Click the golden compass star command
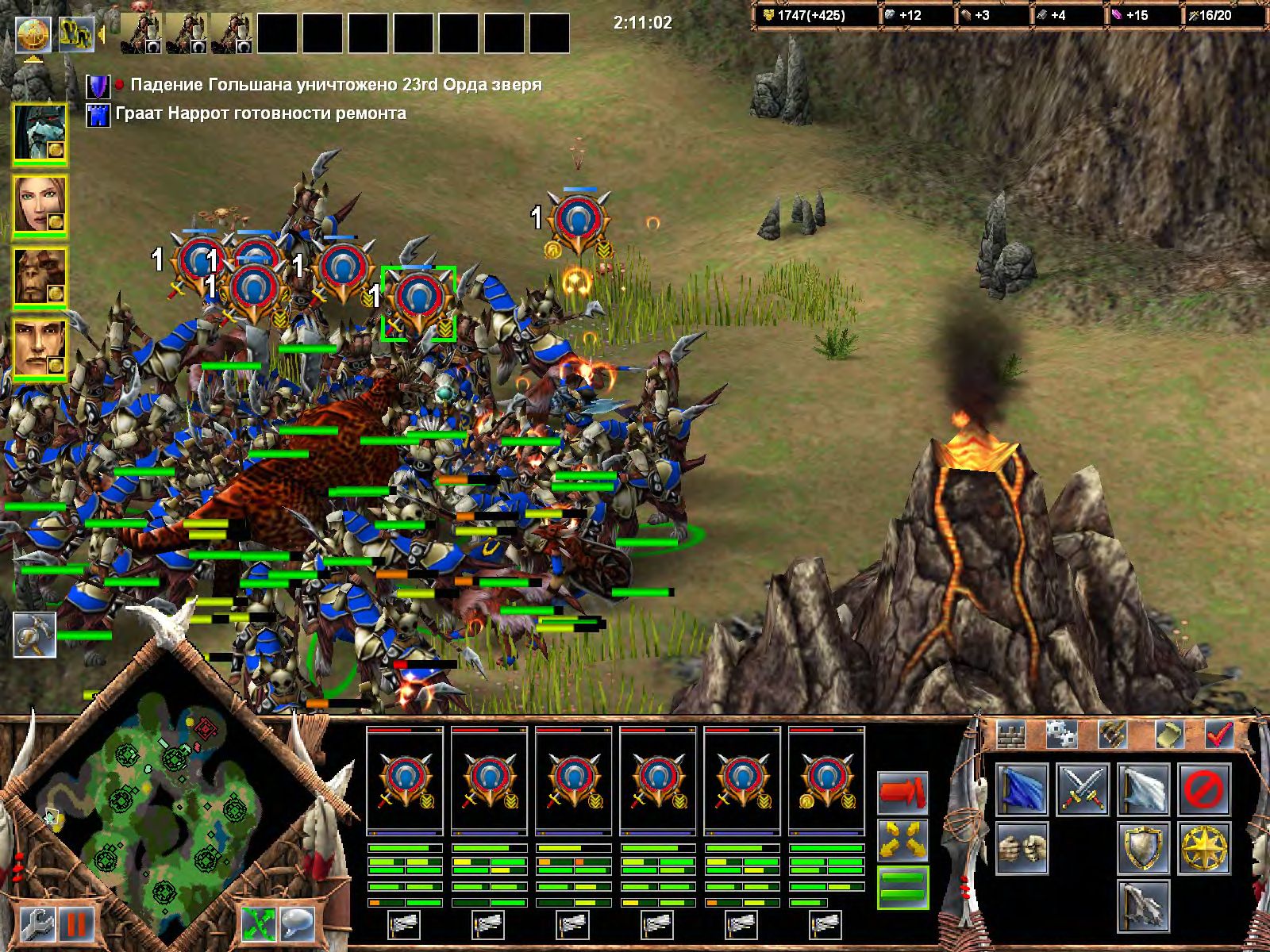This screenshot has height=952, width=1270. 1205,846
